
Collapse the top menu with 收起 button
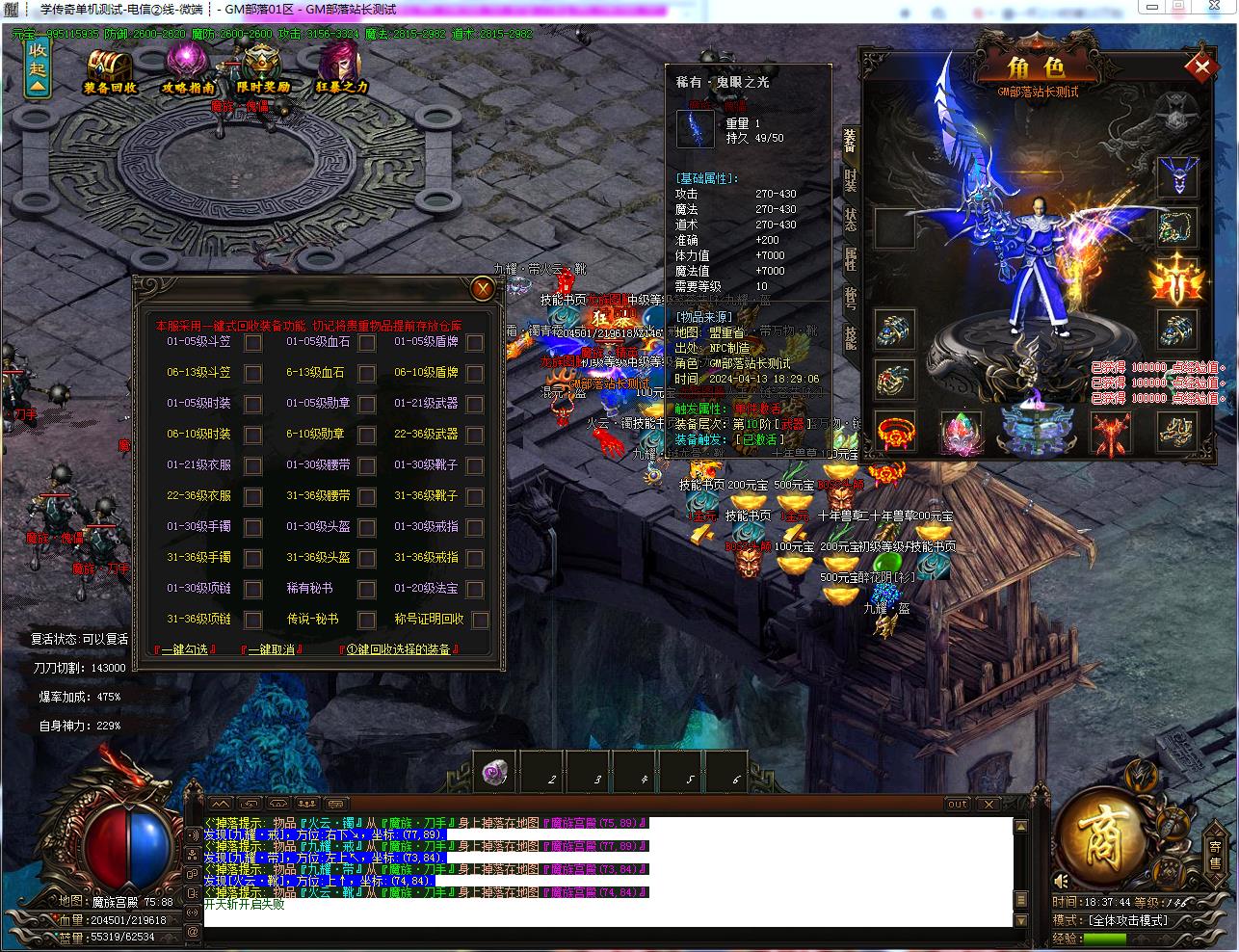pos(38,67)
